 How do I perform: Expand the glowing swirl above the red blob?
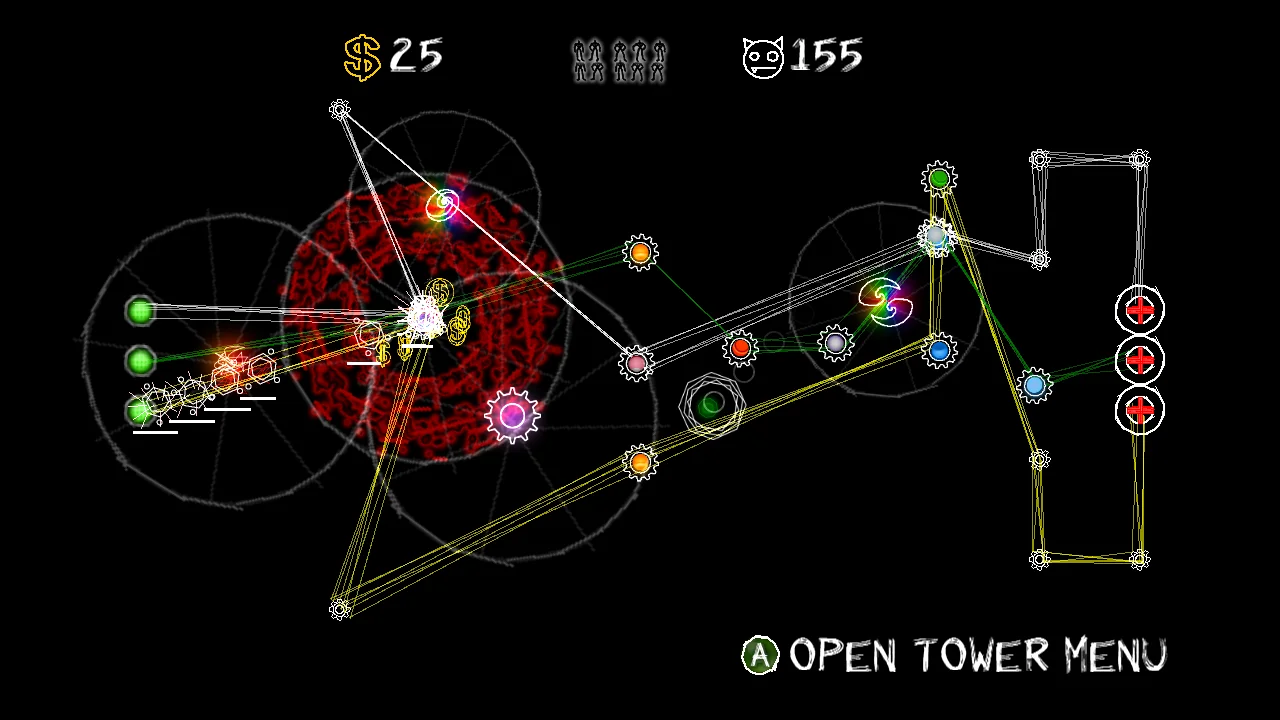(443, 204)
